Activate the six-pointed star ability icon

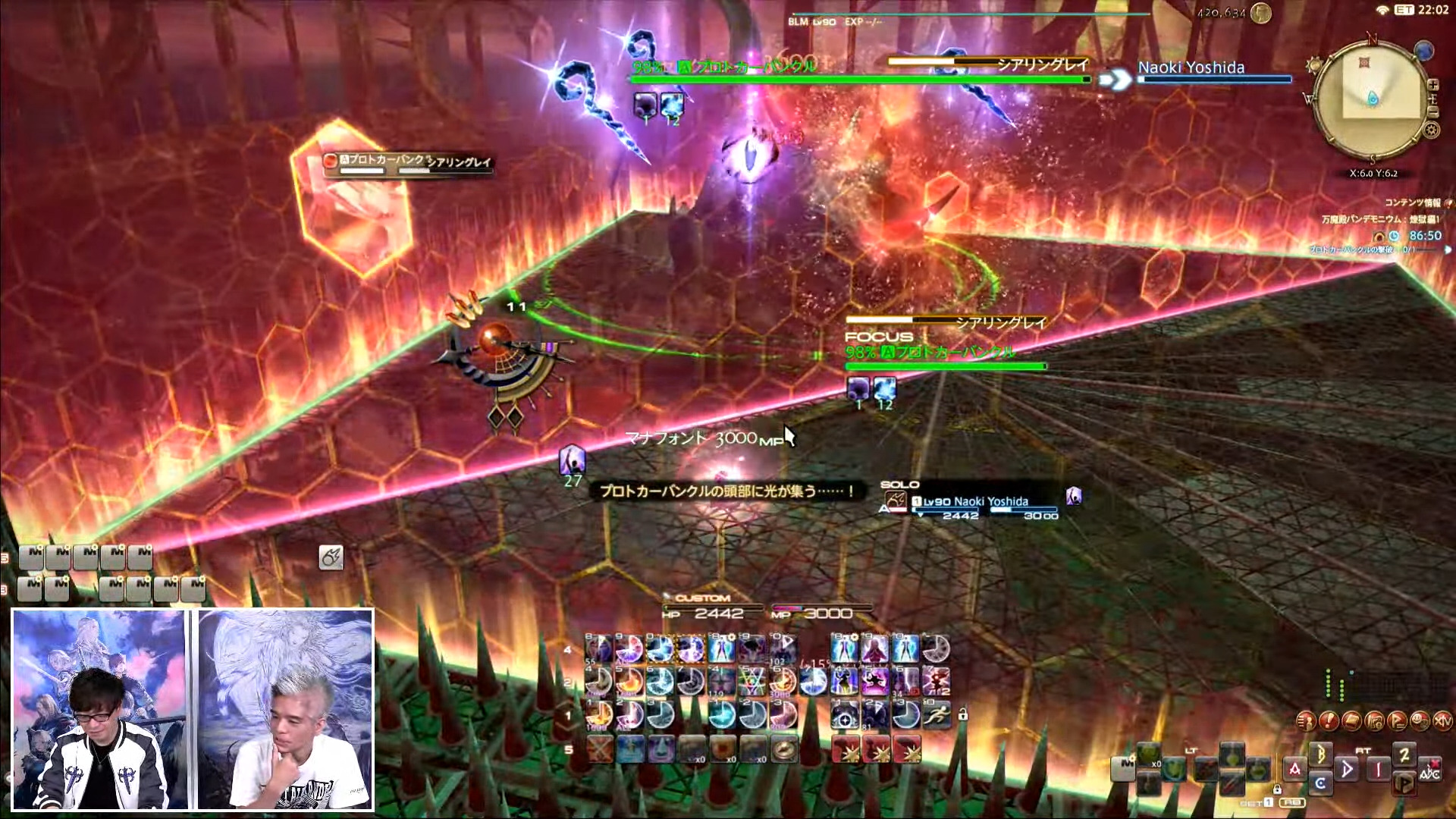pos(751,681)
